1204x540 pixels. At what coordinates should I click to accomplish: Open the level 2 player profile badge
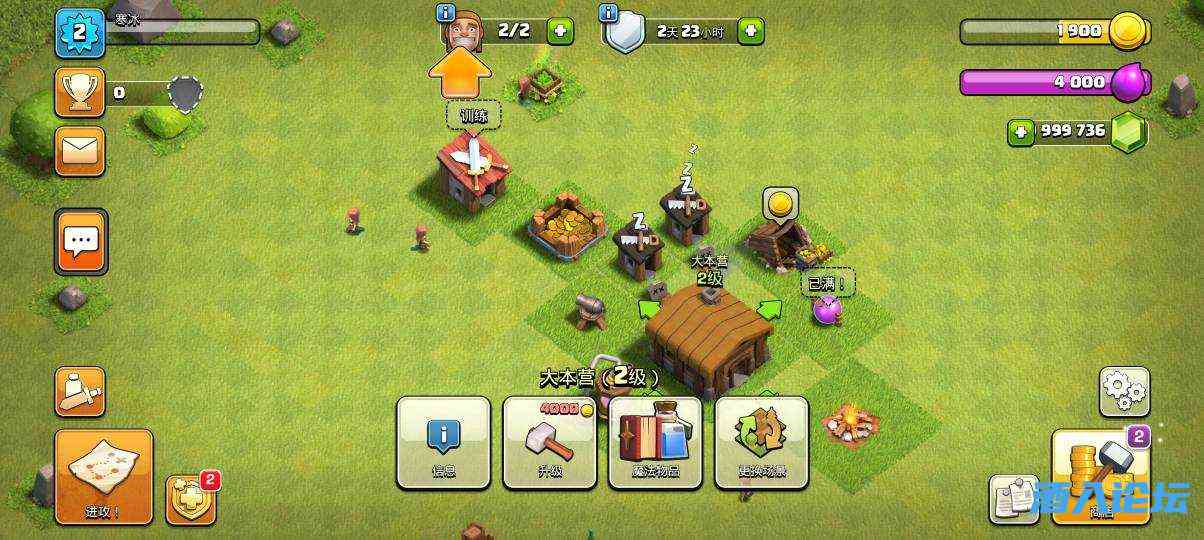(80, 33)
